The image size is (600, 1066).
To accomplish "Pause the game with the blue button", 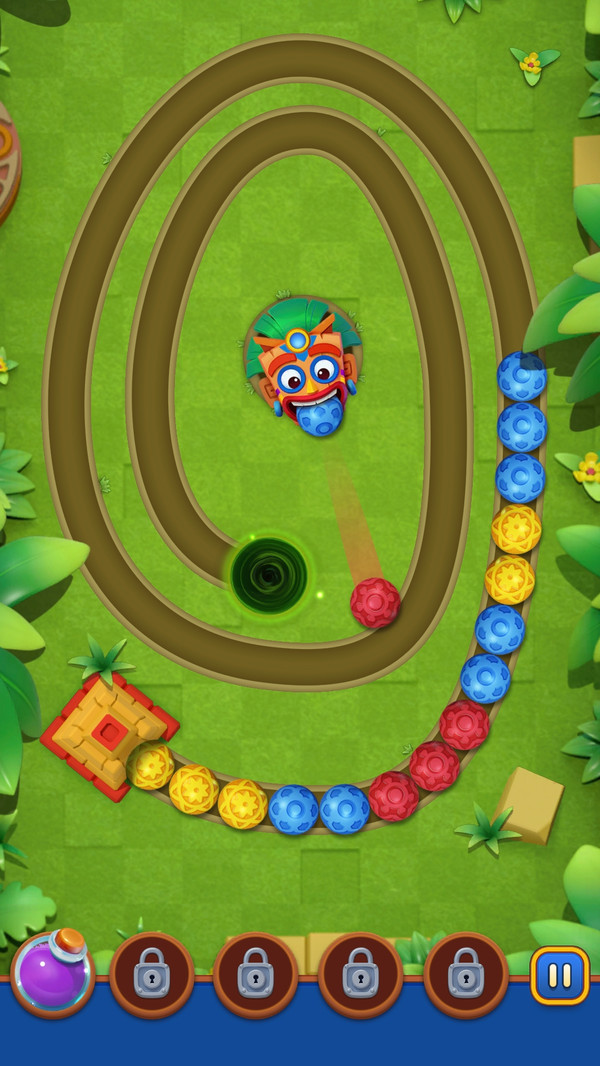I will click(x=559, y=975).
